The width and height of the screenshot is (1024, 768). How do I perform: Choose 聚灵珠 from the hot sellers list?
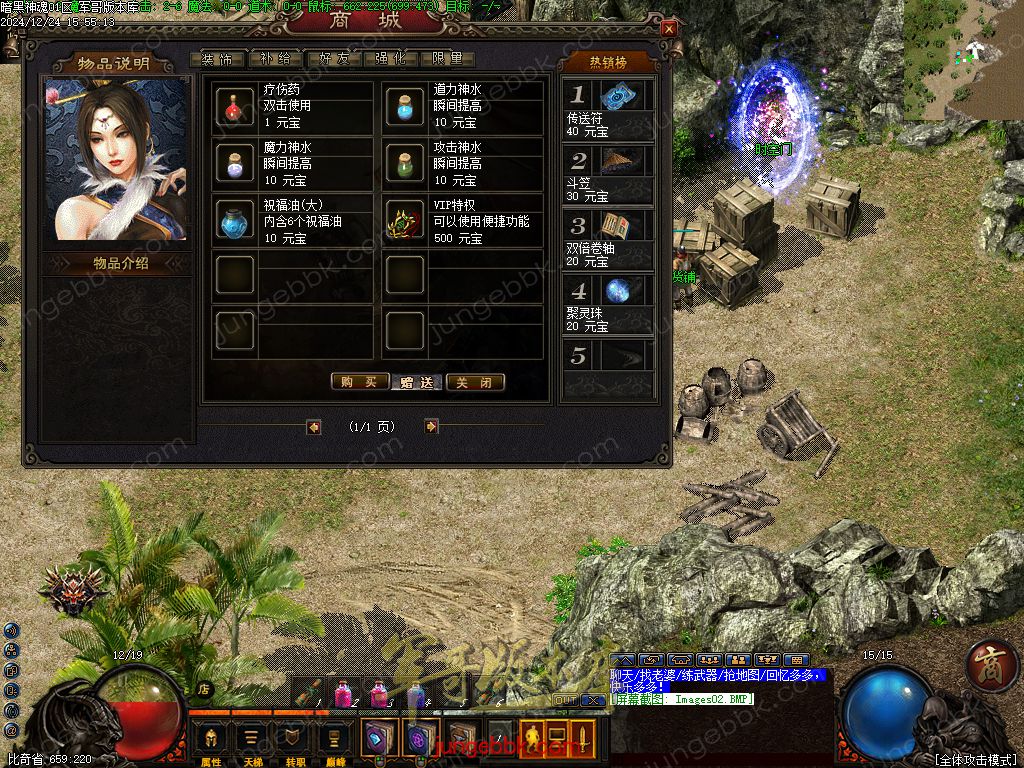tap(607, 304)
